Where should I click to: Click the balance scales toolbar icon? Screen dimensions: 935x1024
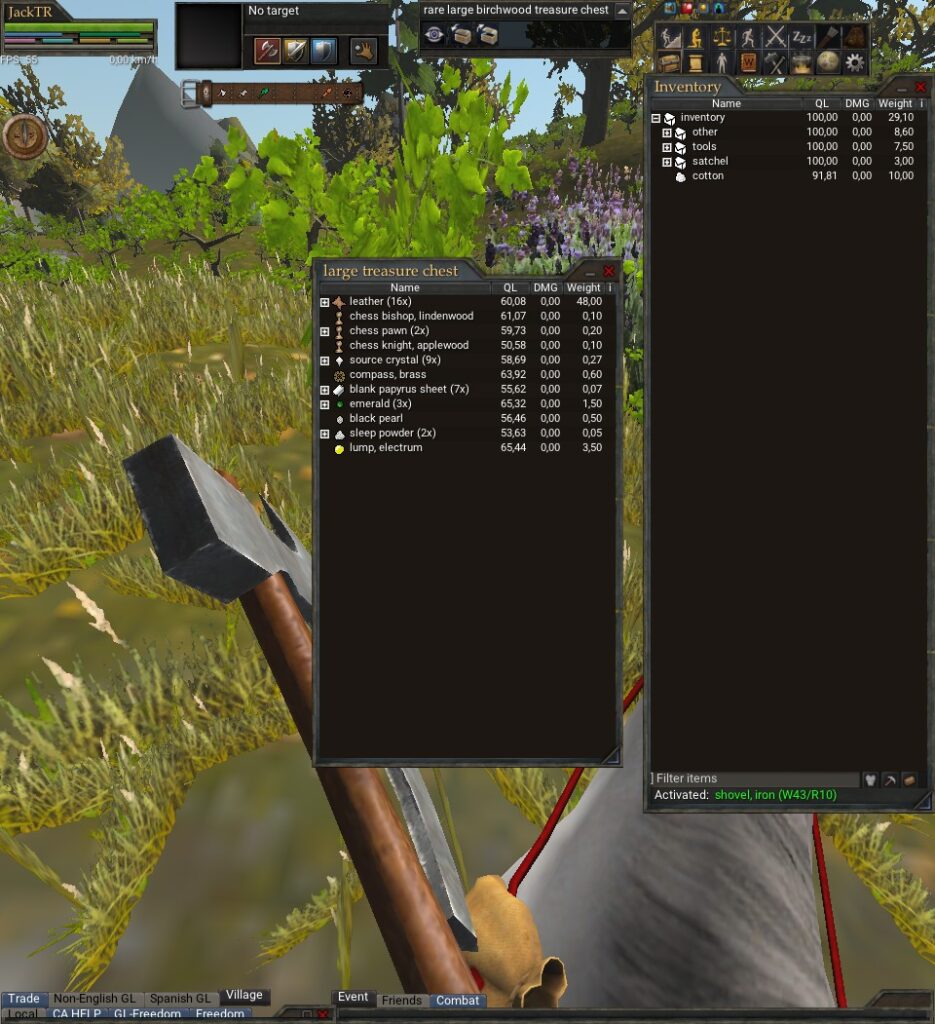click(722, 38)
